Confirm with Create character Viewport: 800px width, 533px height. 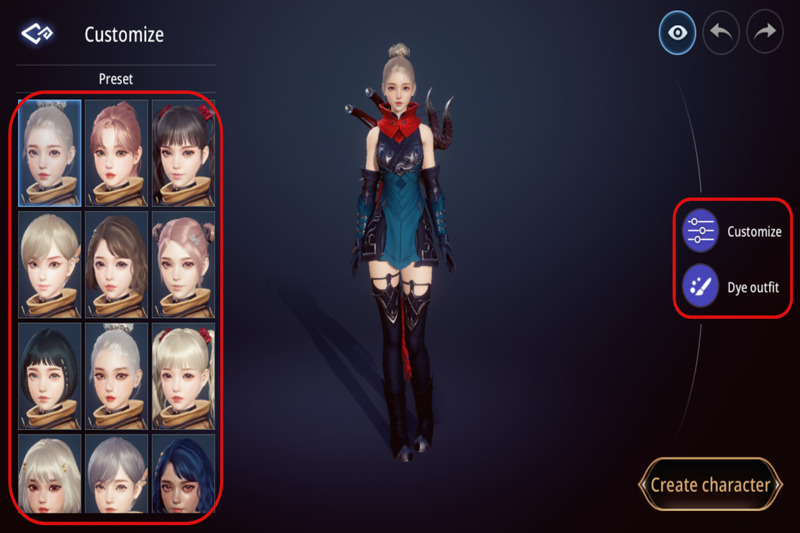710,485
